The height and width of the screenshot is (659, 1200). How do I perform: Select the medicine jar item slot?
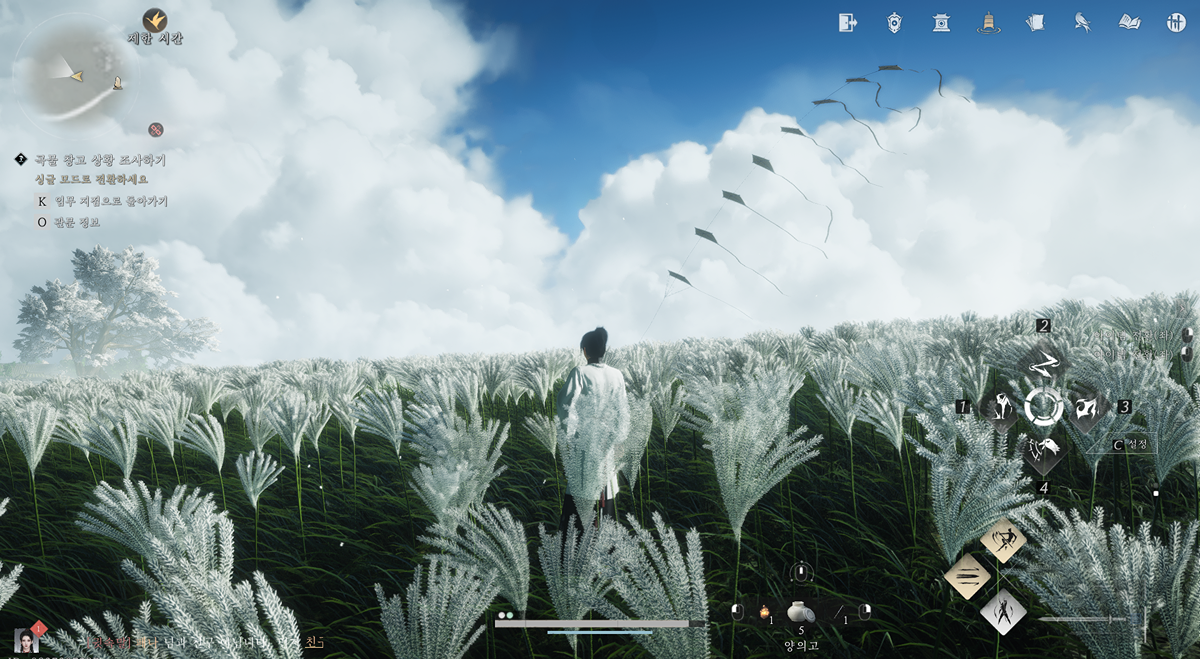[801, 611]
